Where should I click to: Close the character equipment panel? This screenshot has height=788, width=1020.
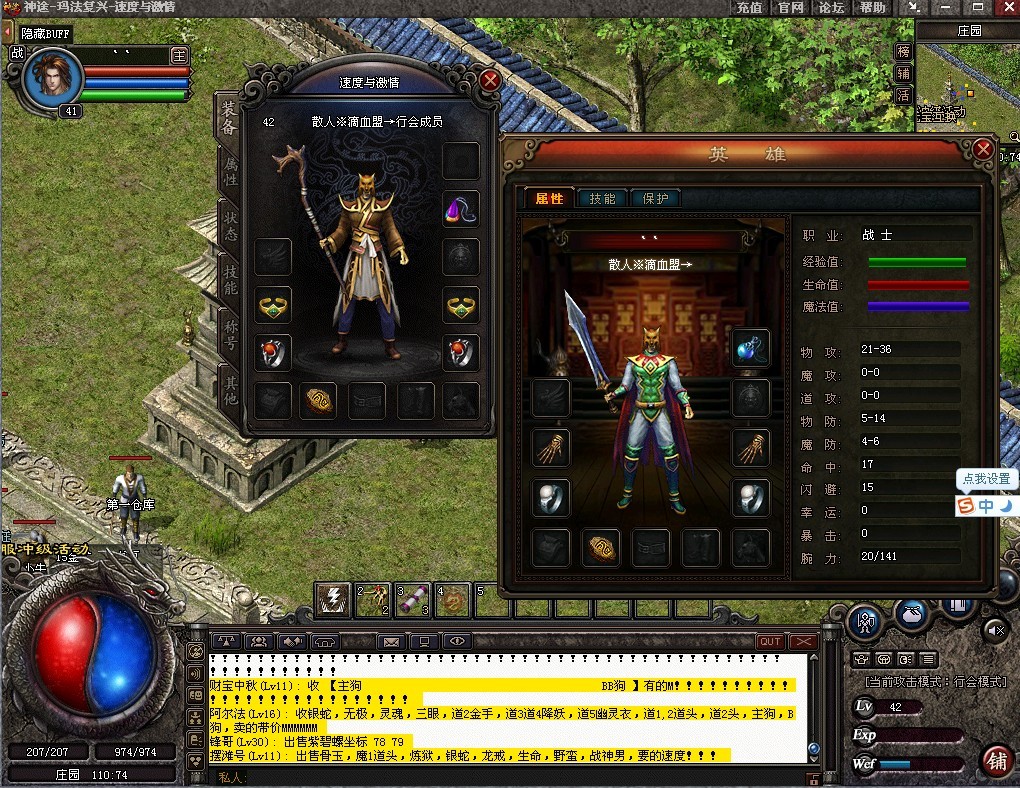pos(489,80)
